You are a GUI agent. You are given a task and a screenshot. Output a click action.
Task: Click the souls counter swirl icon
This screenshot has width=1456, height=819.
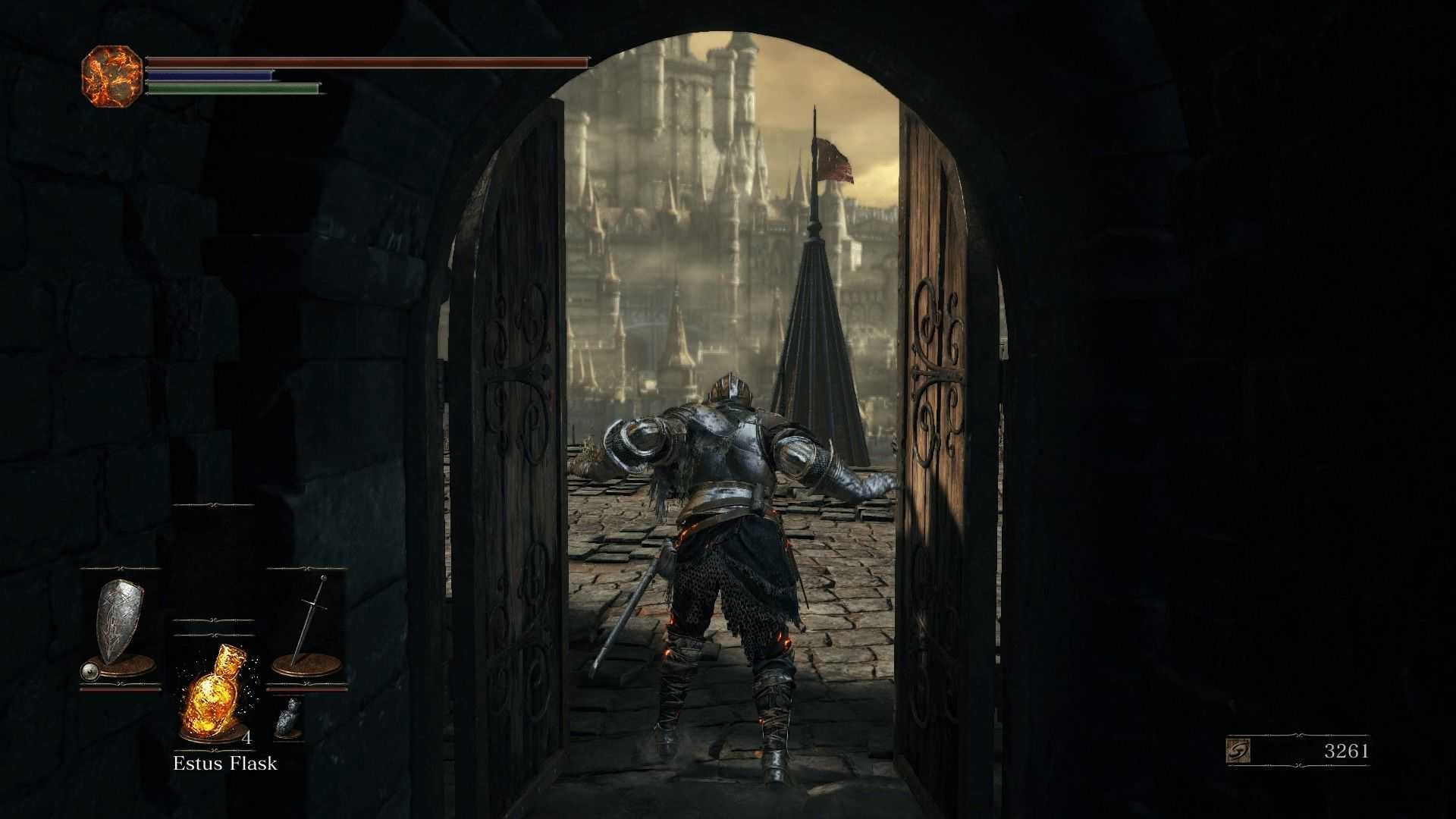click(1238, 751)
